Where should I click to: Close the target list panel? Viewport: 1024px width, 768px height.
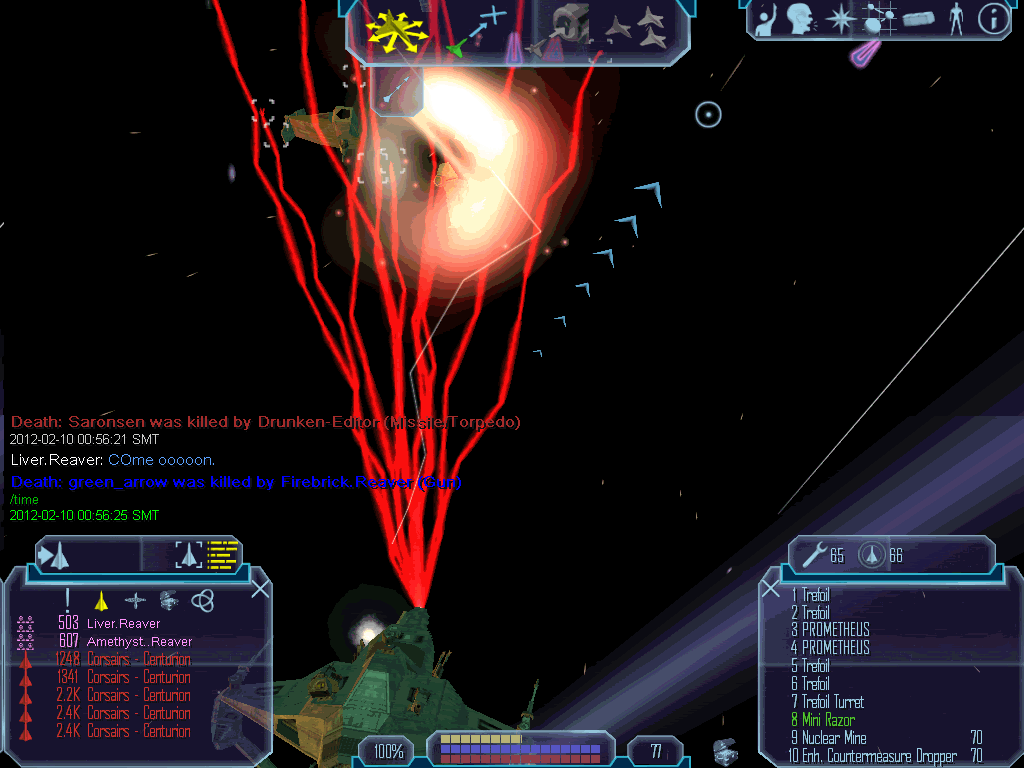tap(260, 590)
